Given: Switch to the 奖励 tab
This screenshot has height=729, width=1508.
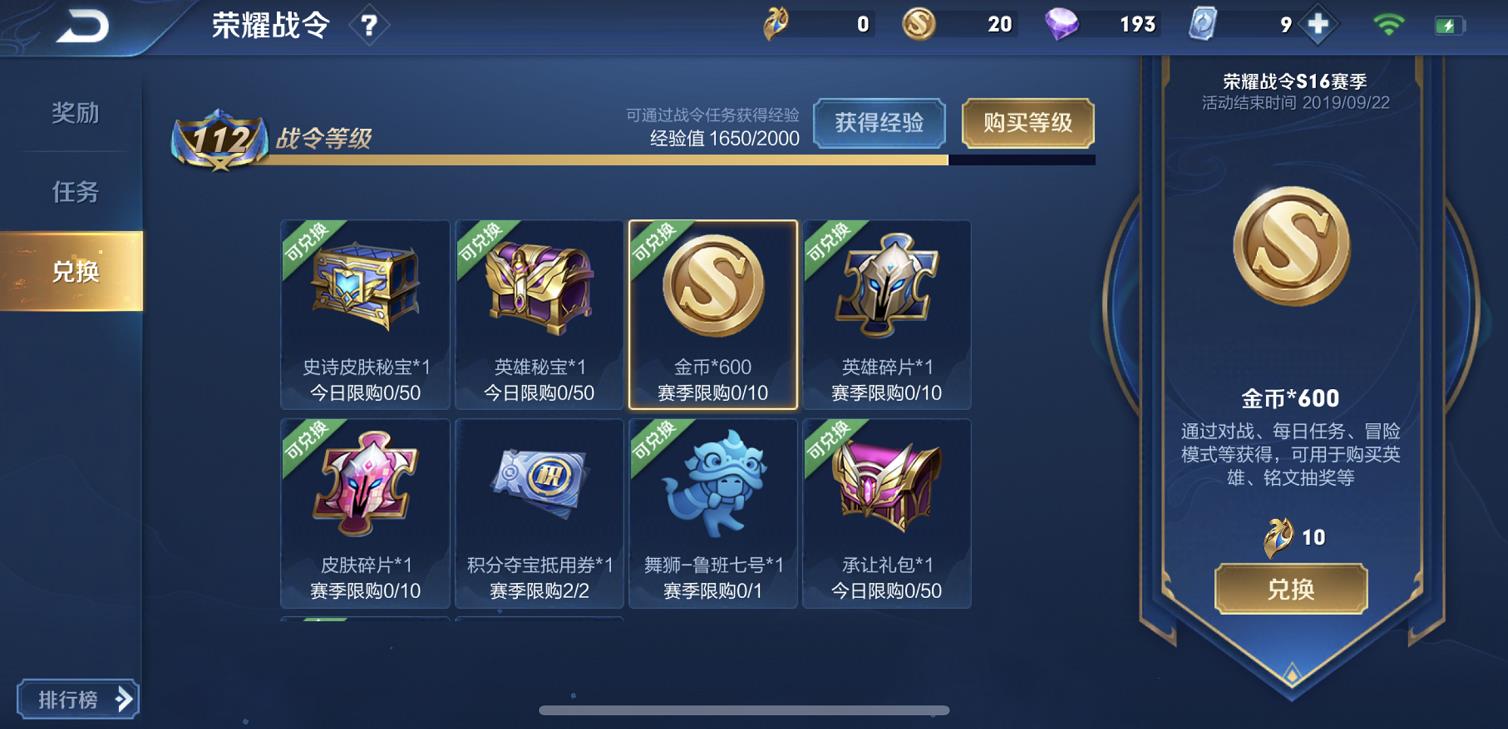Looking at the screenshot, I should tap(73, 113).
